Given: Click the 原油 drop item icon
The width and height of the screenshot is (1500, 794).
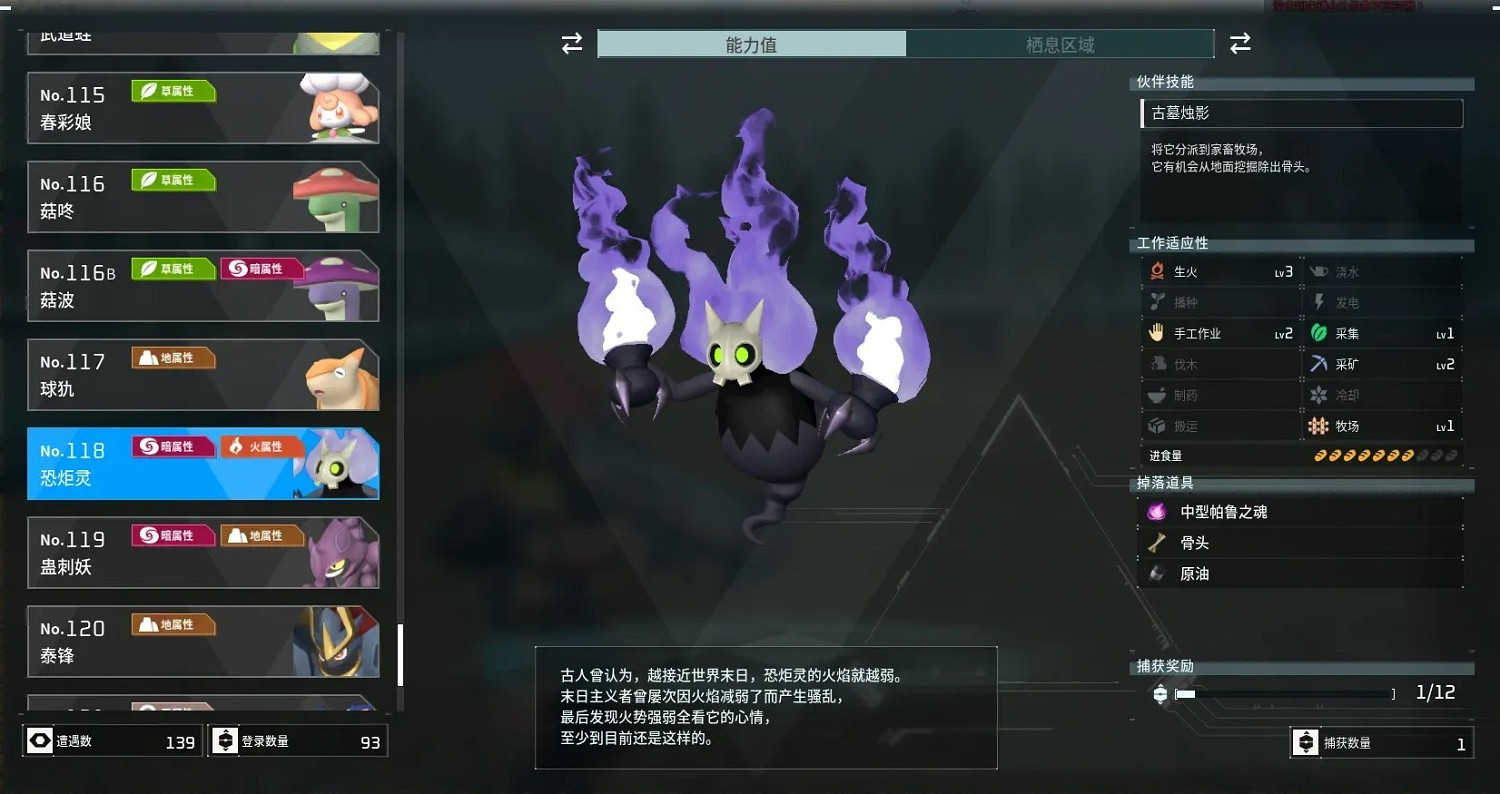Looking at the screenshot, I should click(1155, 573).
